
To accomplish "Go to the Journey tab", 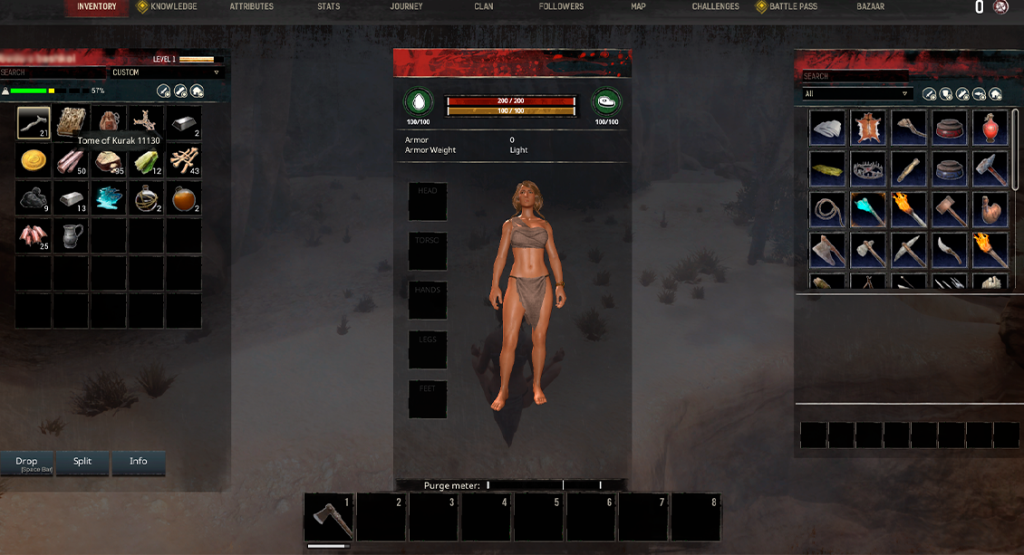I will 406,7.
